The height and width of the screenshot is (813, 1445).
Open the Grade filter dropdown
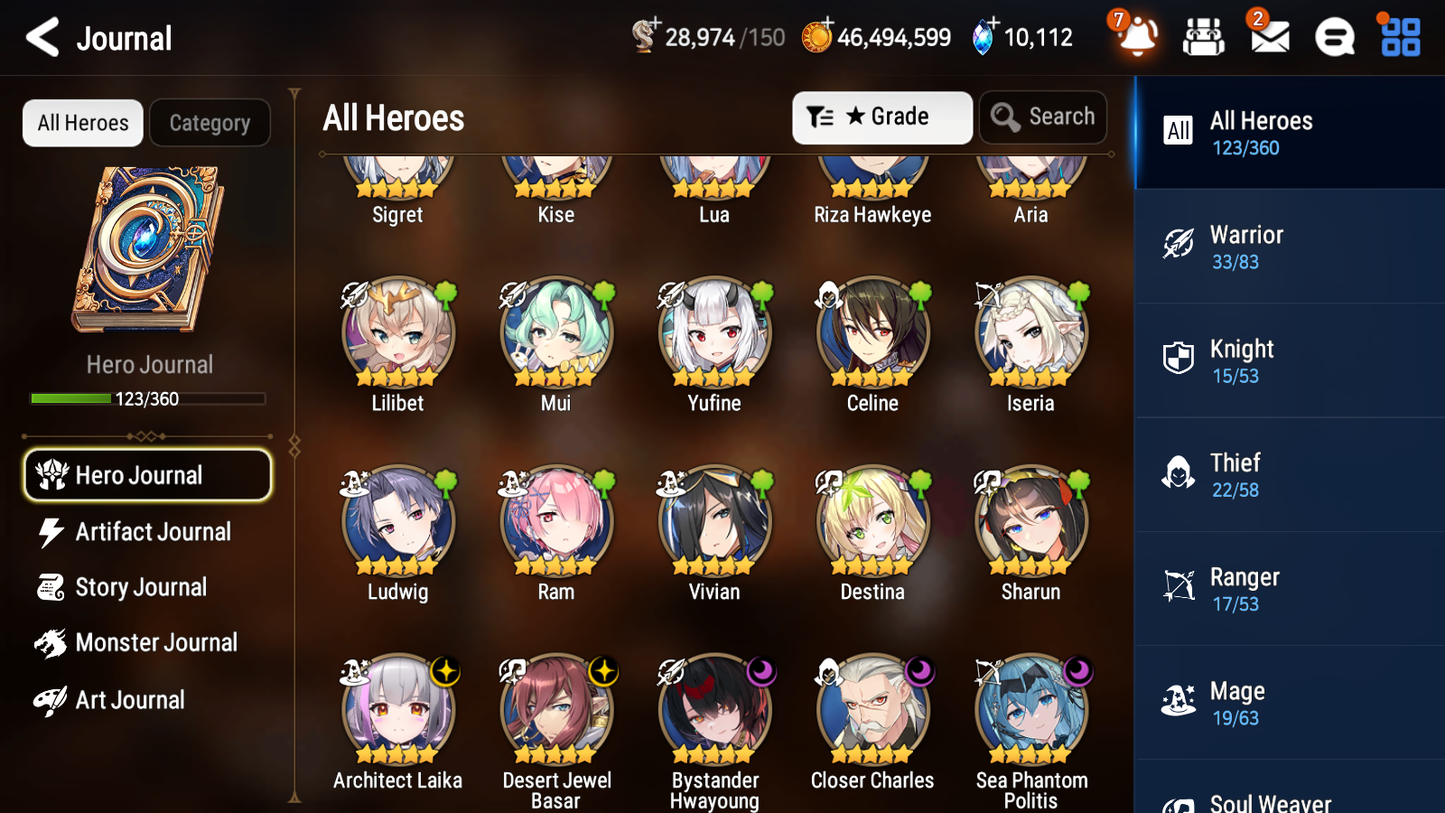click(882, 117)
